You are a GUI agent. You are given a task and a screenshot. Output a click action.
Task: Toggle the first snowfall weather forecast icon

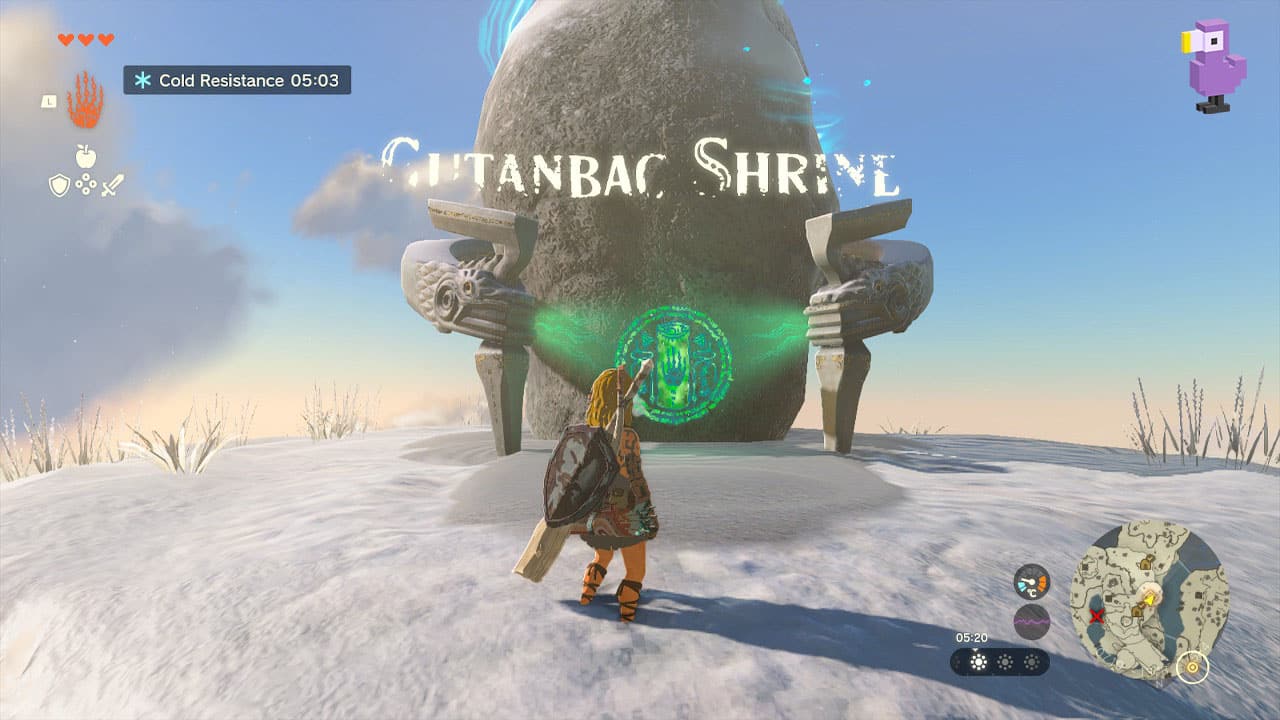tap(977, 661)
